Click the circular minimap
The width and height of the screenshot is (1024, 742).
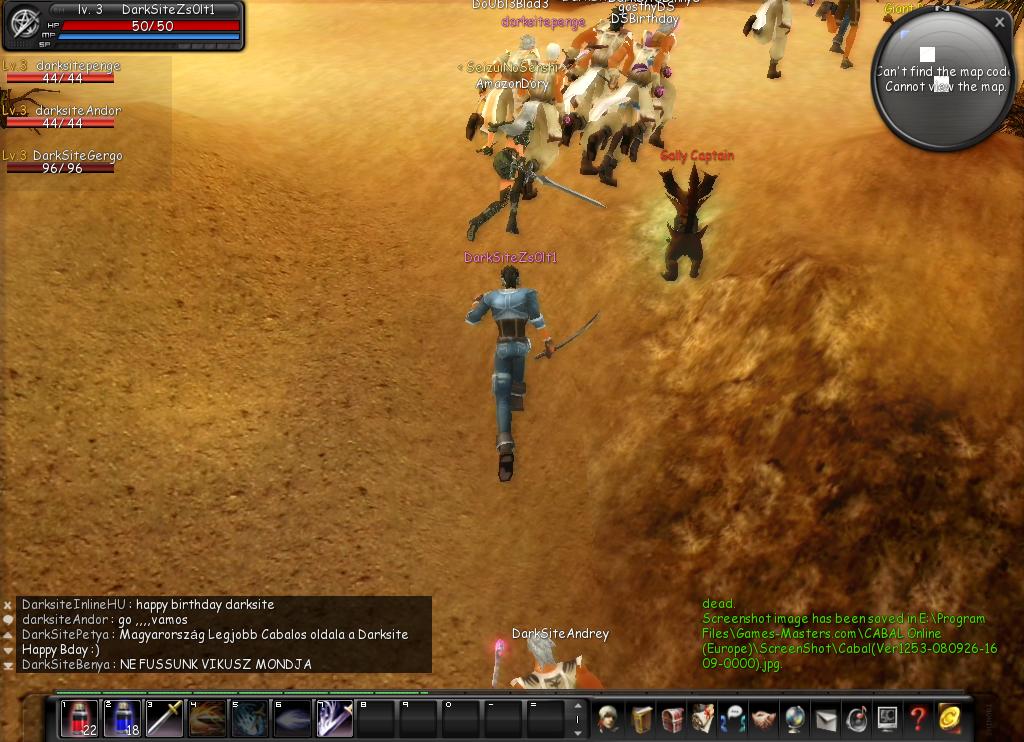pyautogui.click(x=942, y=82)
